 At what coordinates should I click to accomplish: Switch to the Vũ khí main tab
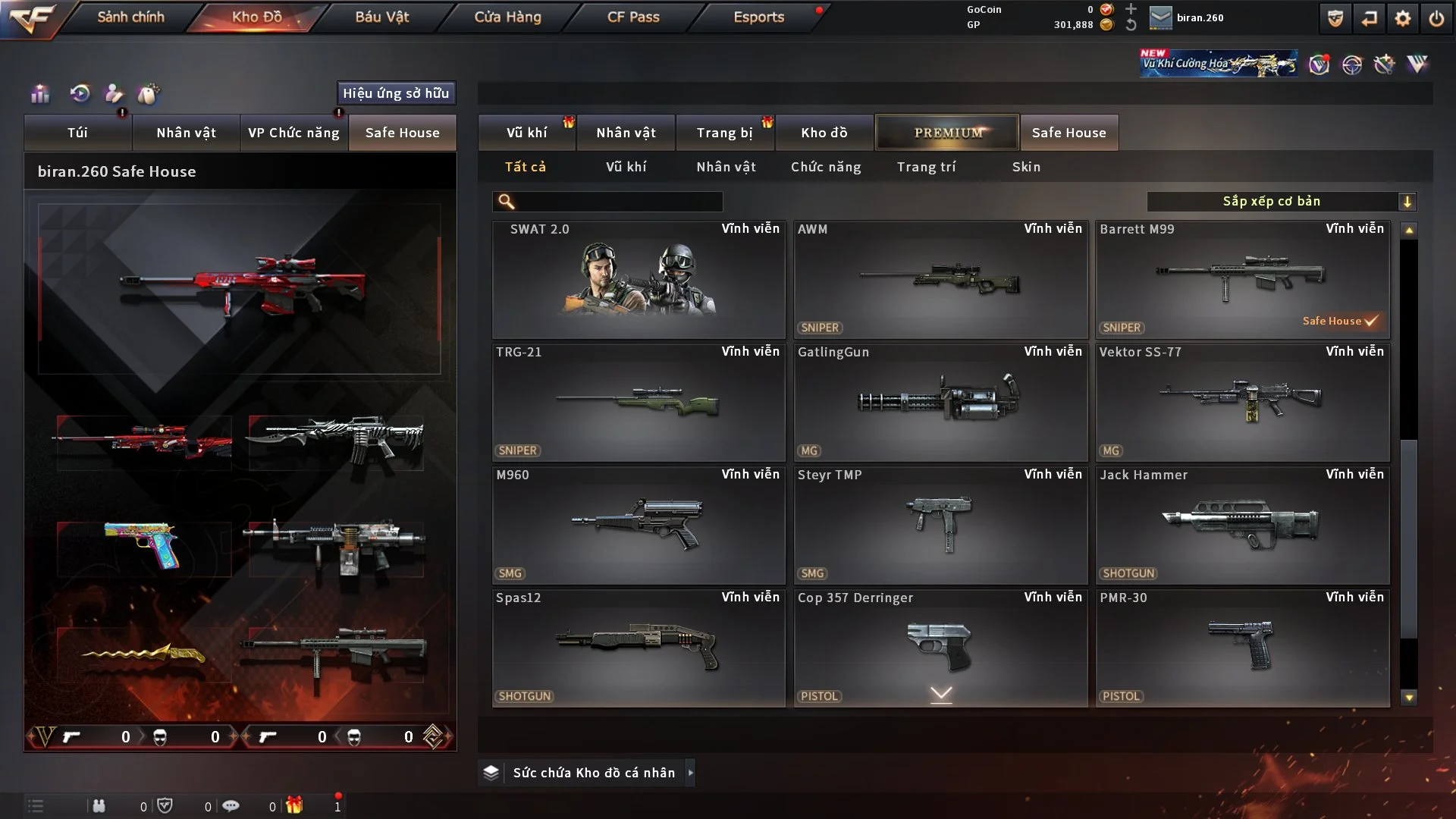tap(526, 133)
